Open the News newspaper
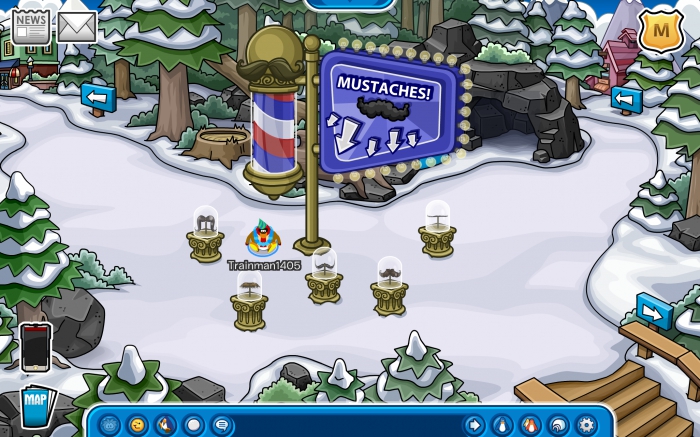The height and width of the screenshot is (437, 700). tap(30, 26)
